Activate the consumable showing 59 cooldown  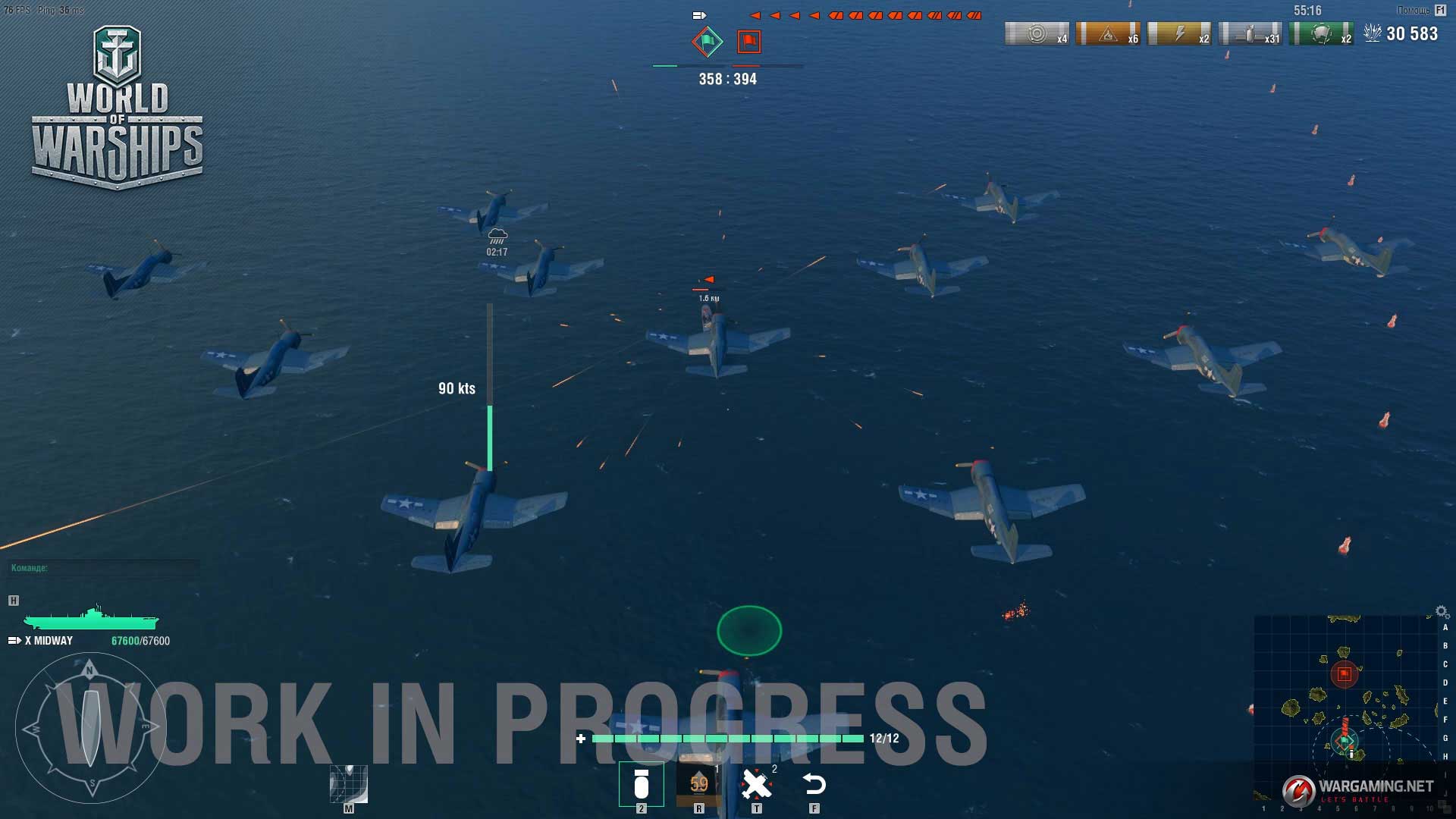click(698, 784)
